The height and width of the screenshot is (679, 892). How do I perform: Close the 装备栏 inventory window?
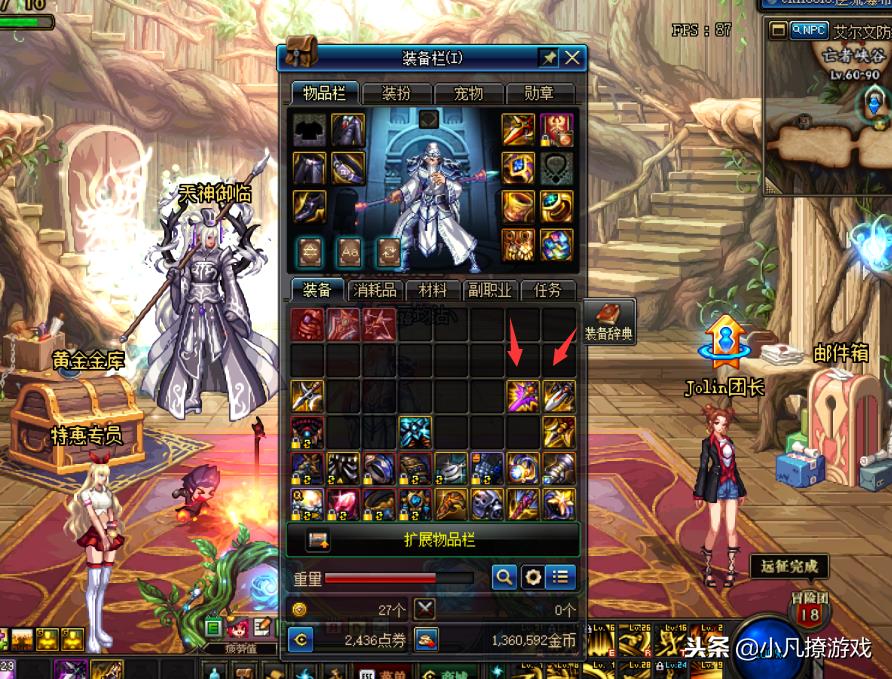pyautogui.click(x=572, y=58)
